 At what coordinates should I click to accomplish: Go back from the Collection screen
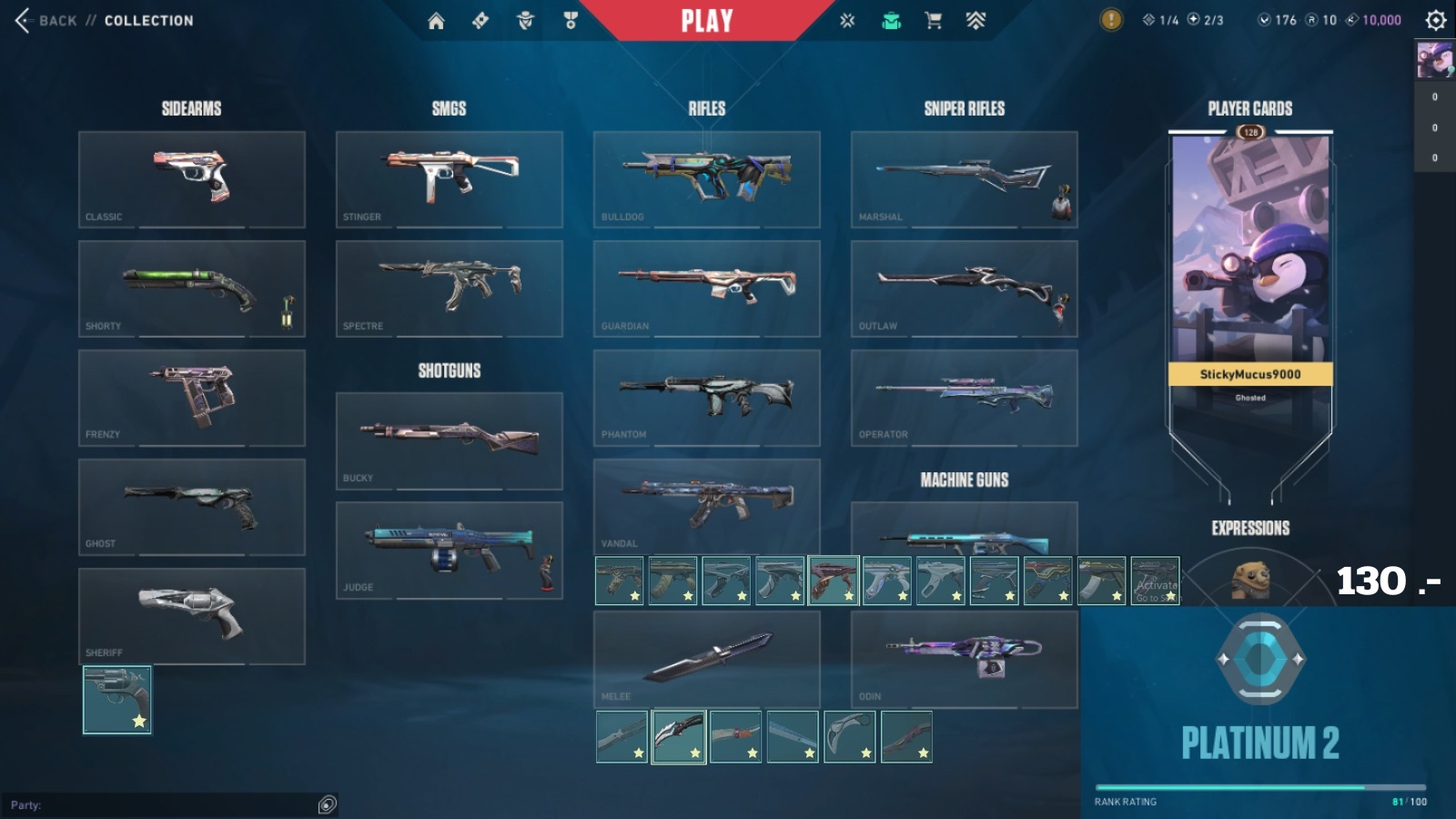45,20
